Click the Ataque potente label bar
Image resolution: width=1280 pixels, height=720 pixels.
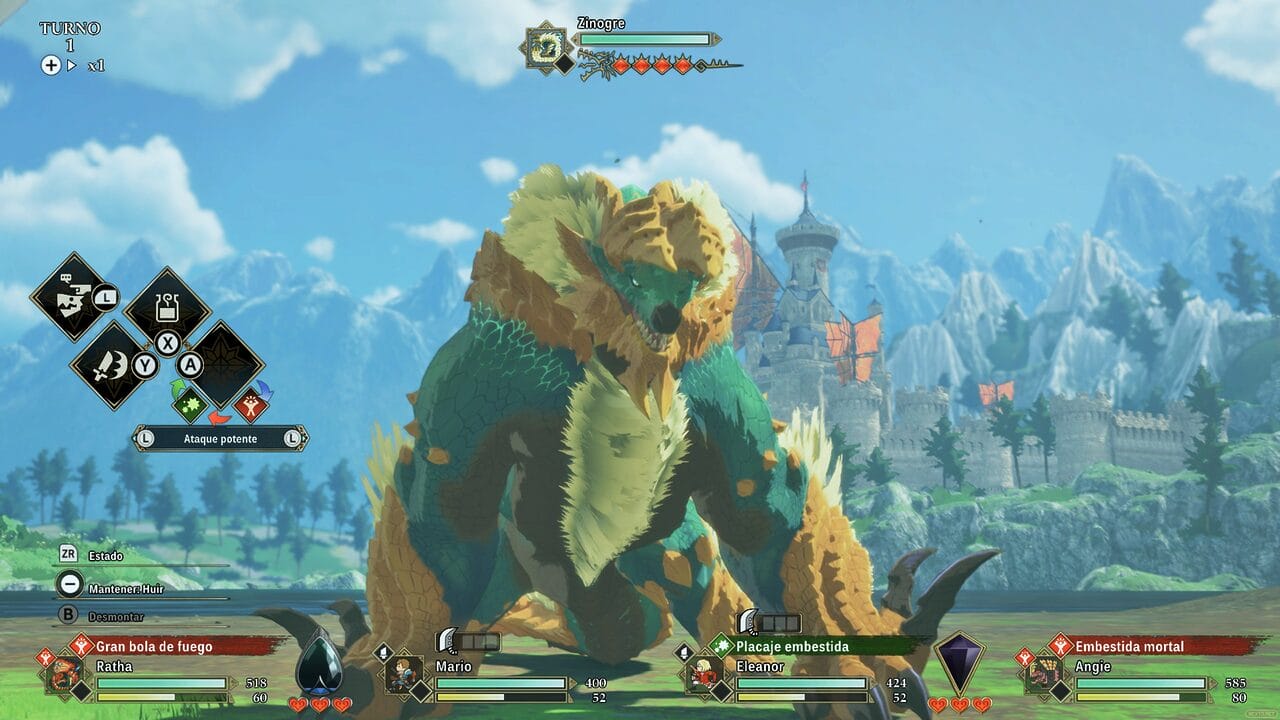pyautogui.click(x=220, y=438)
